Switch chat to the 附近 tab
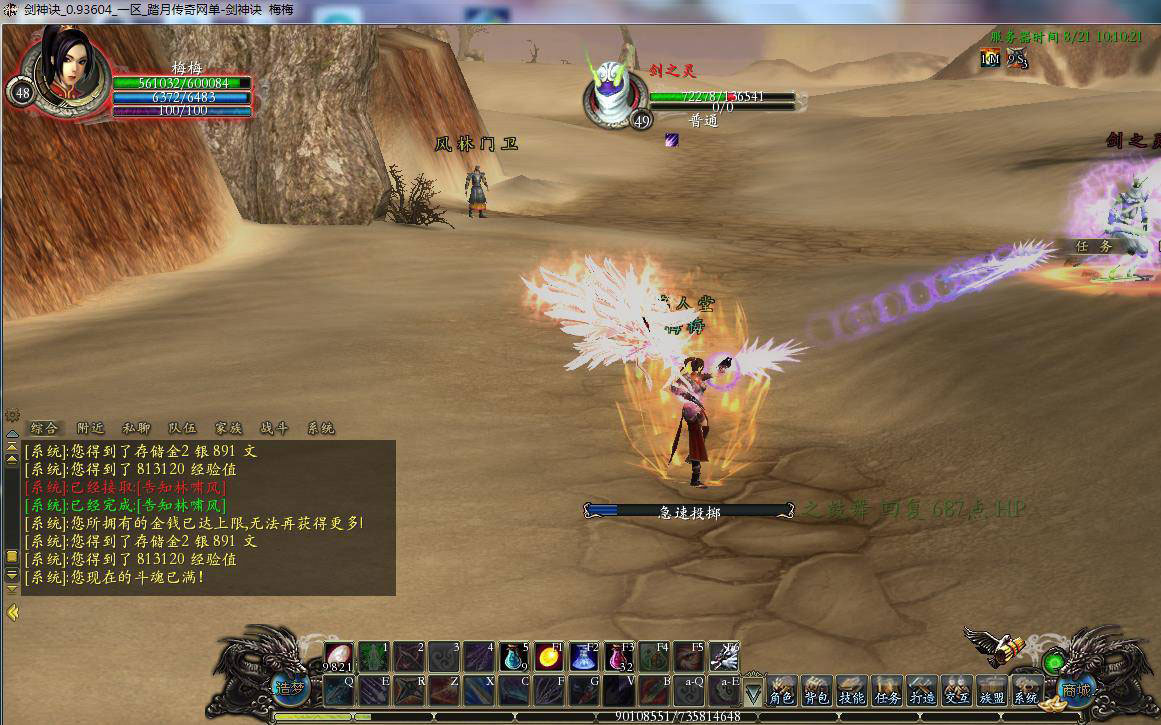The image size is (1161, 725). click(x=91, y=428)
